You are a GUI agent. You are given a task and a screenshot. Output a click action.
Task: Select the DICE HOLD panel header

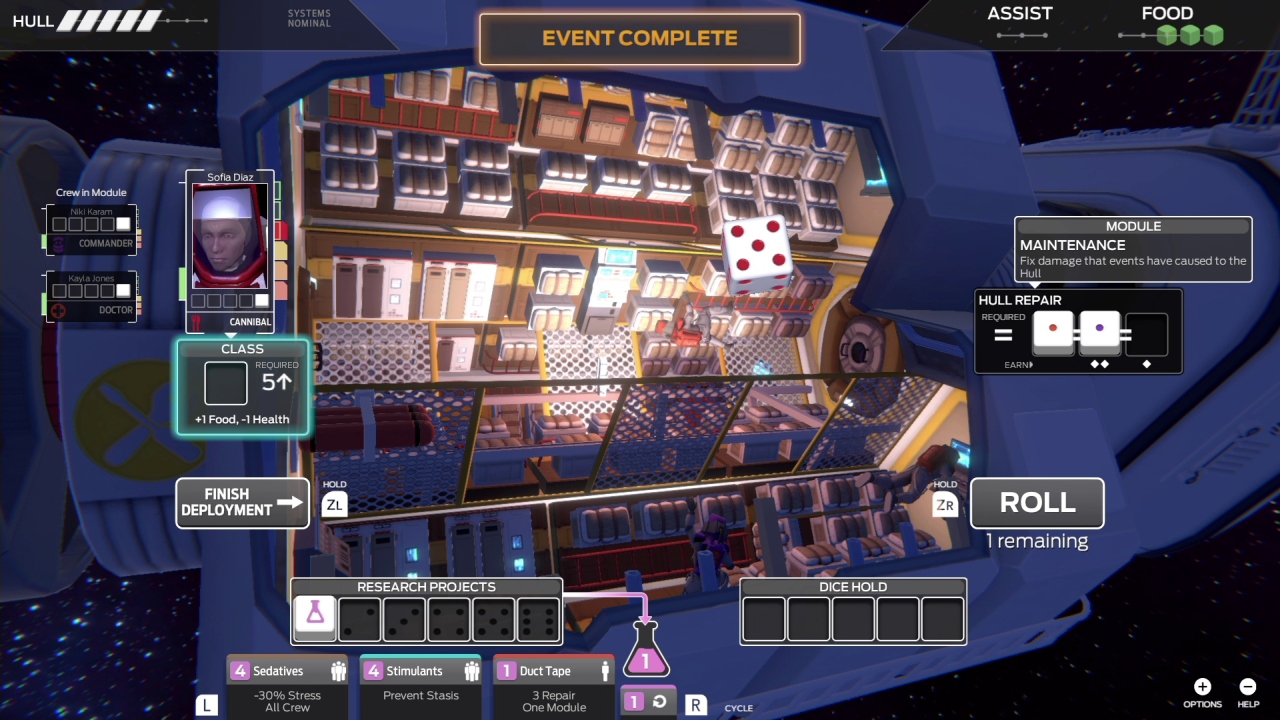pyautogui.click(x=852, y=587)
